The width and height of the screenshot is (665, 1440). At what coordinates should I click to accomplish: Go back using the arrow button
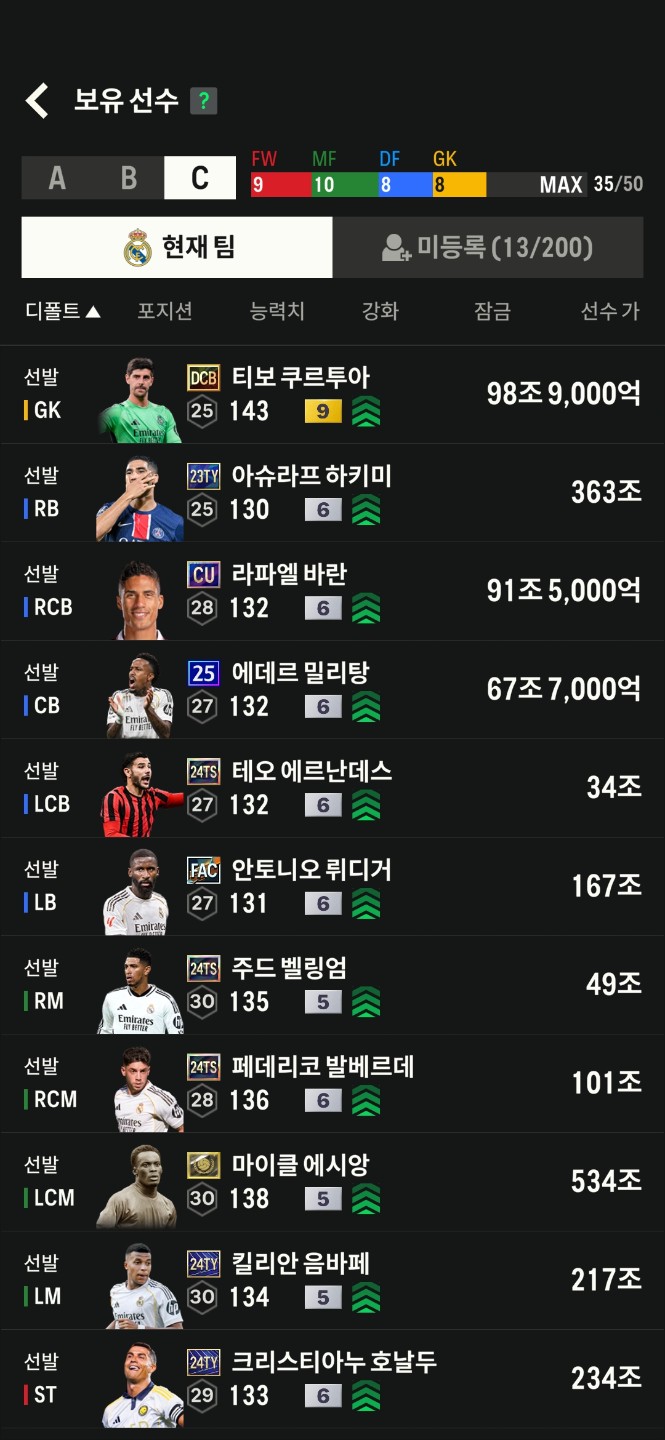point(37,101)
